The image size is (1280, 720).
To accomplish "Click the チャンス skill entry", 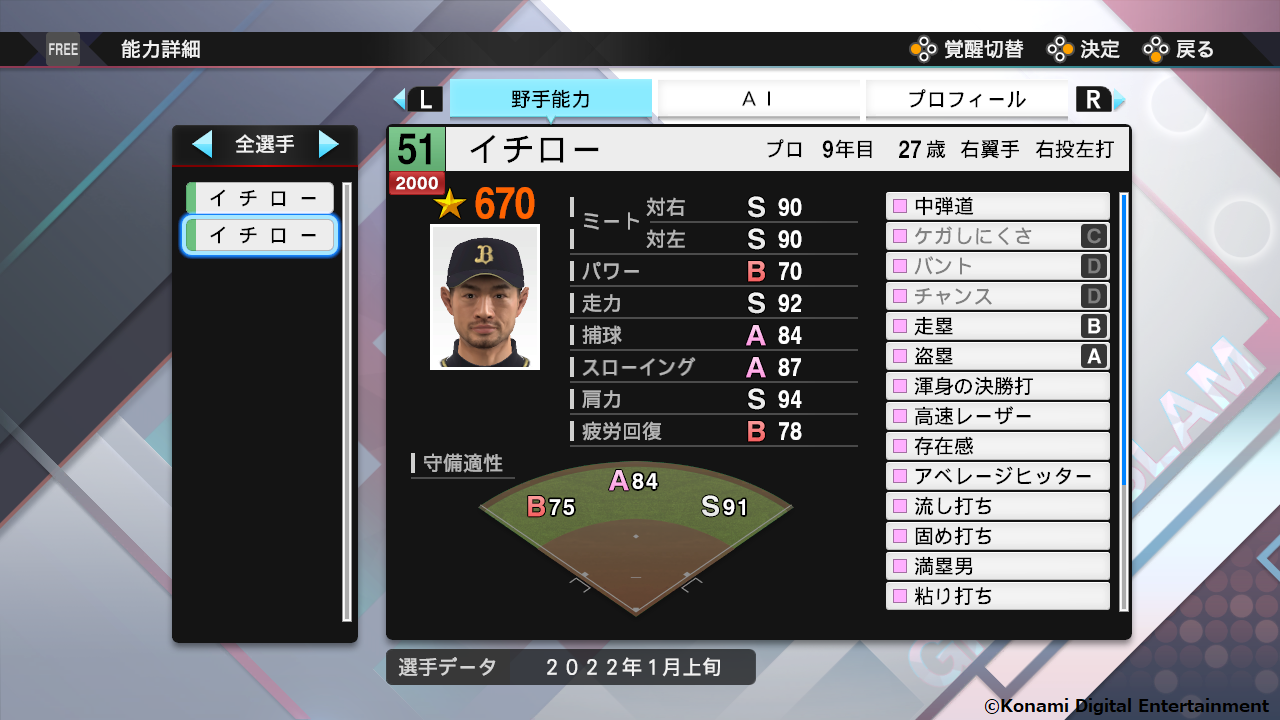I will (997, 296).
